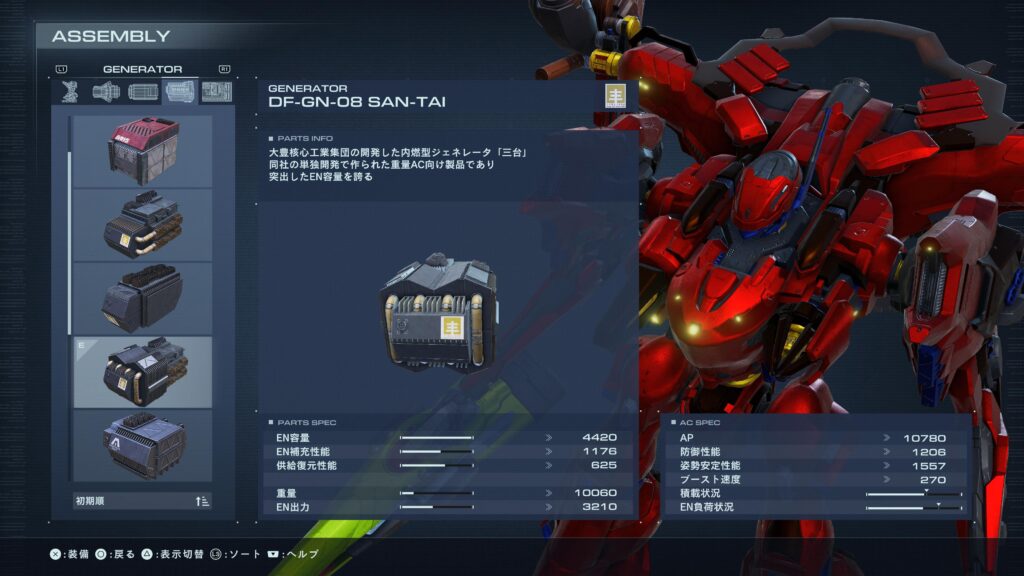Choose the plain black generator without pipes
This screenshot has height=576, width=1024.
point(142,298)
